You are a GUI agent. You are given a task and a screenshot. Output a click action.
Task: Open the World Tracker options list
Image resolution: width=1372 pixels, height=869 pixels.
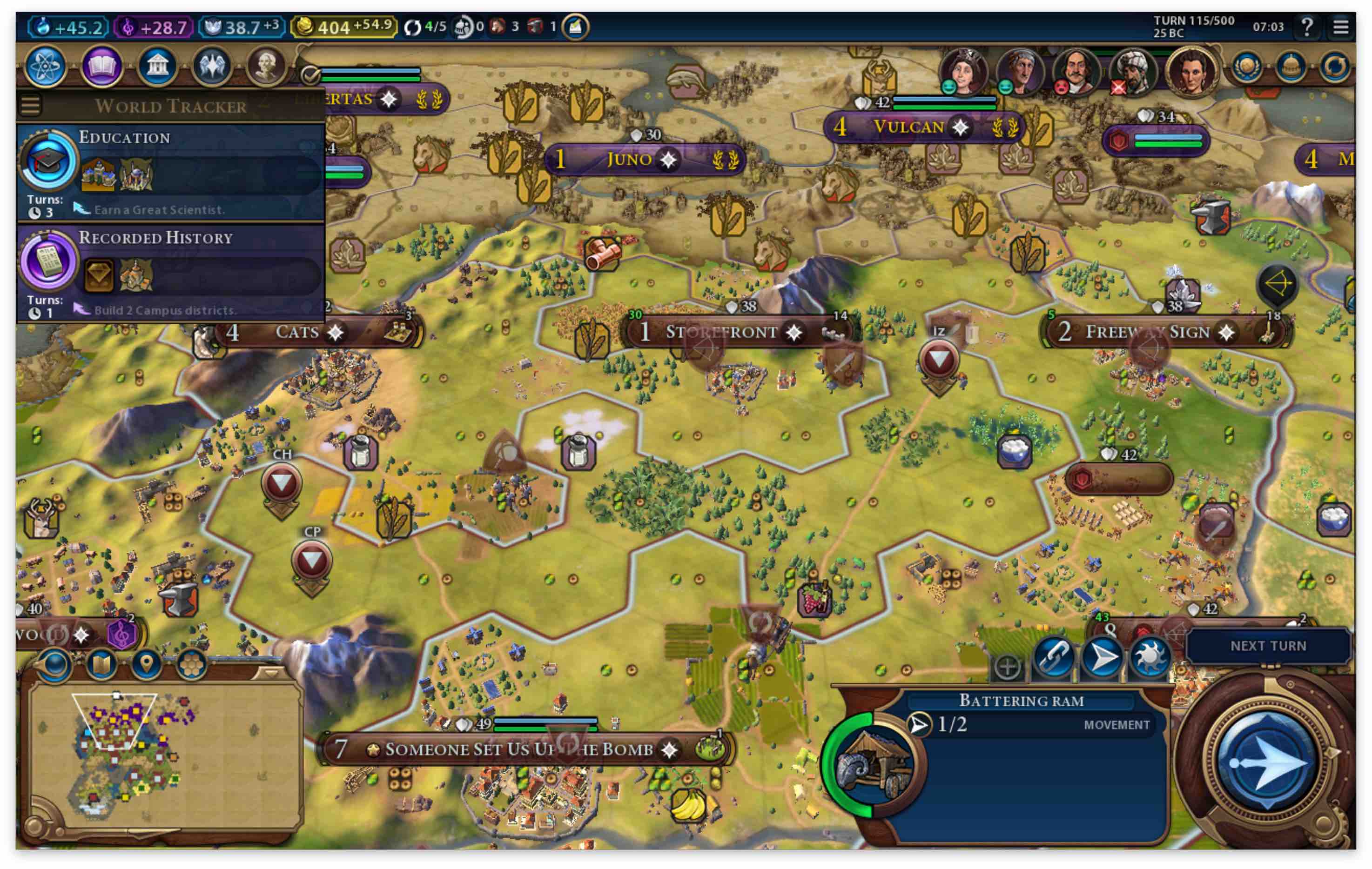pos(31,105)
